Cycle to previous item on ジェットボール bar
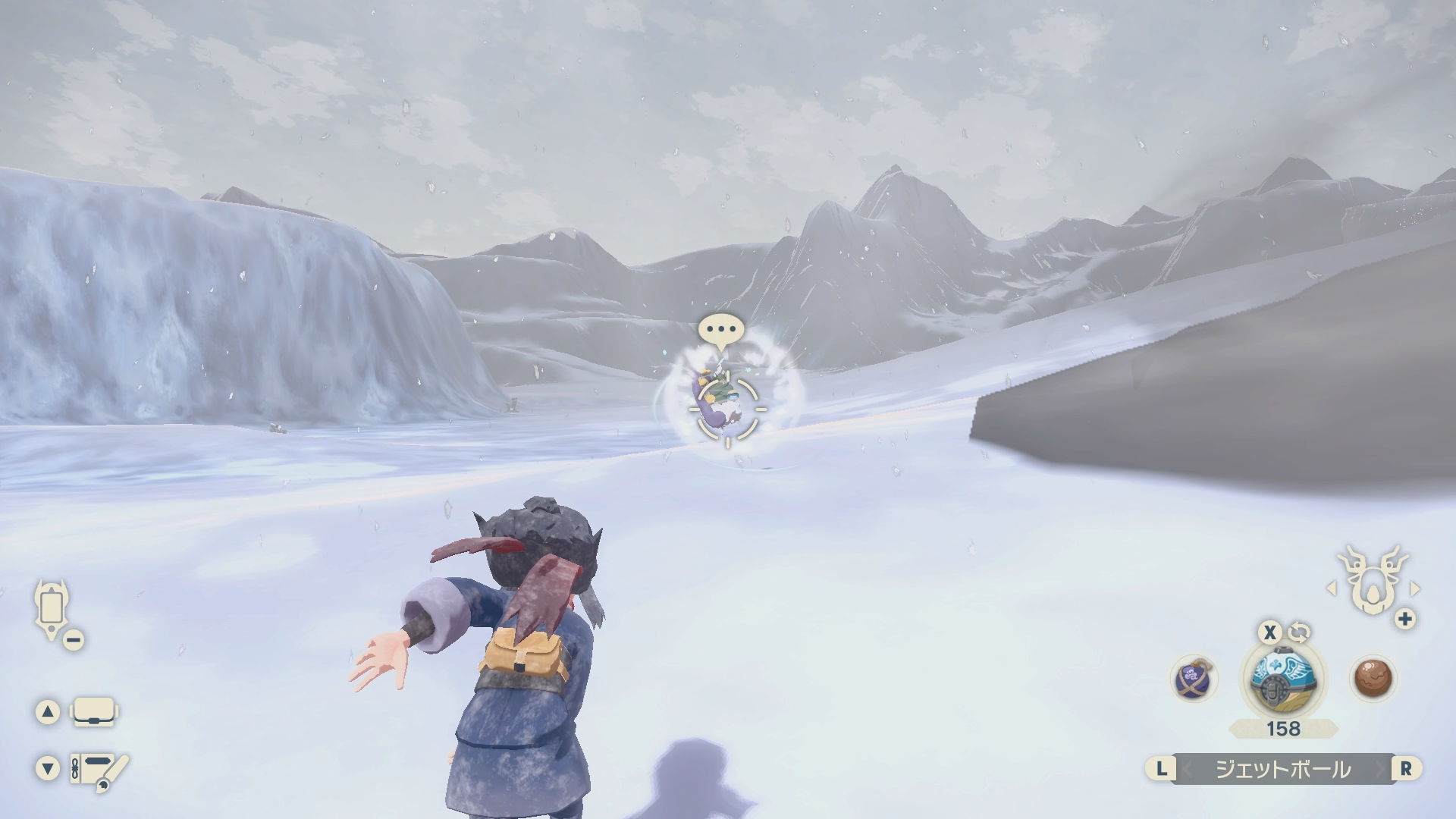The height and width of the screenshot is (819, 1456). [1162, 769]
